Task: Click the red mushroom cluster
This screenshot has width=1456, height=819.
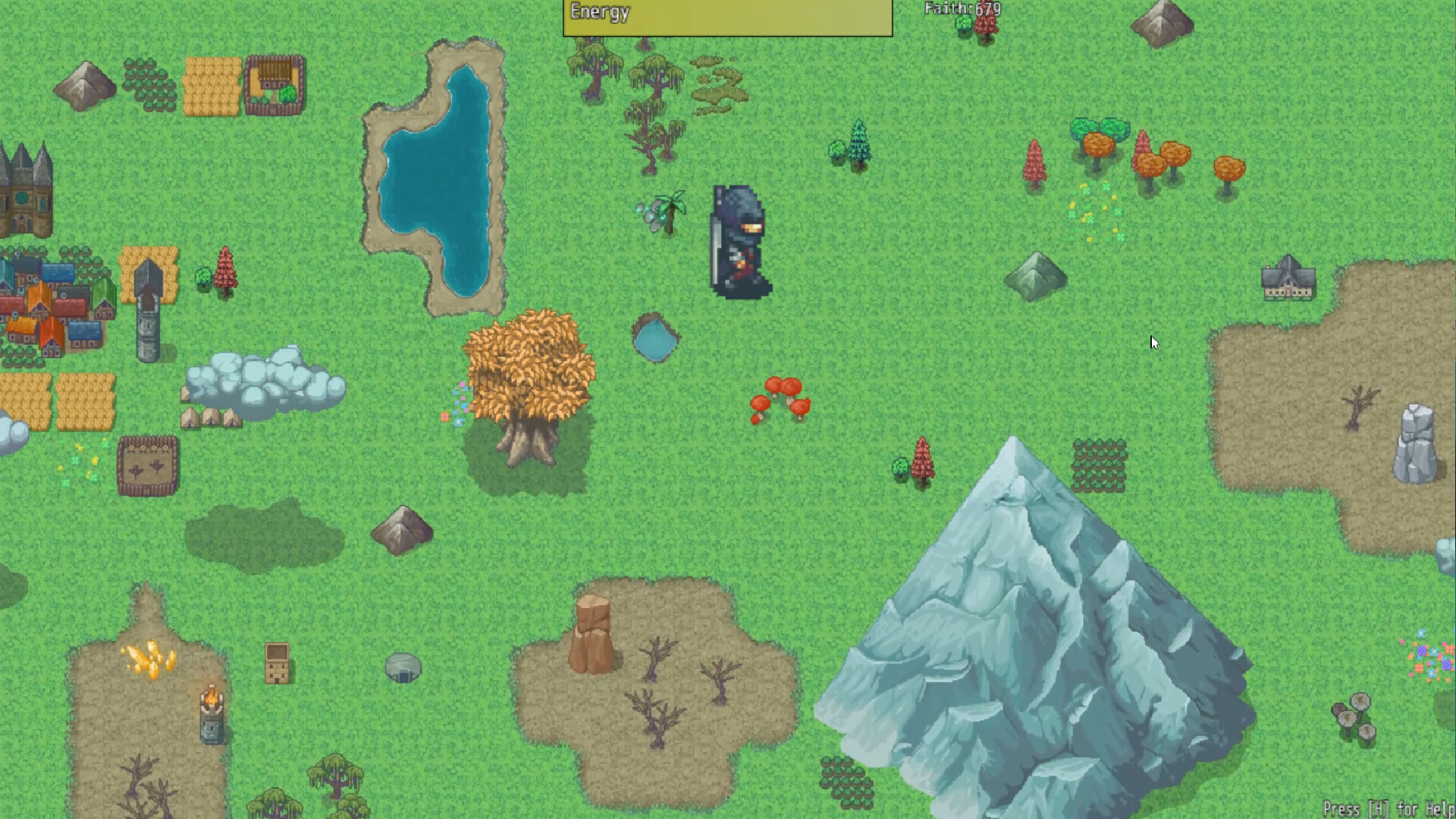Action: click(x=779, y=398)
